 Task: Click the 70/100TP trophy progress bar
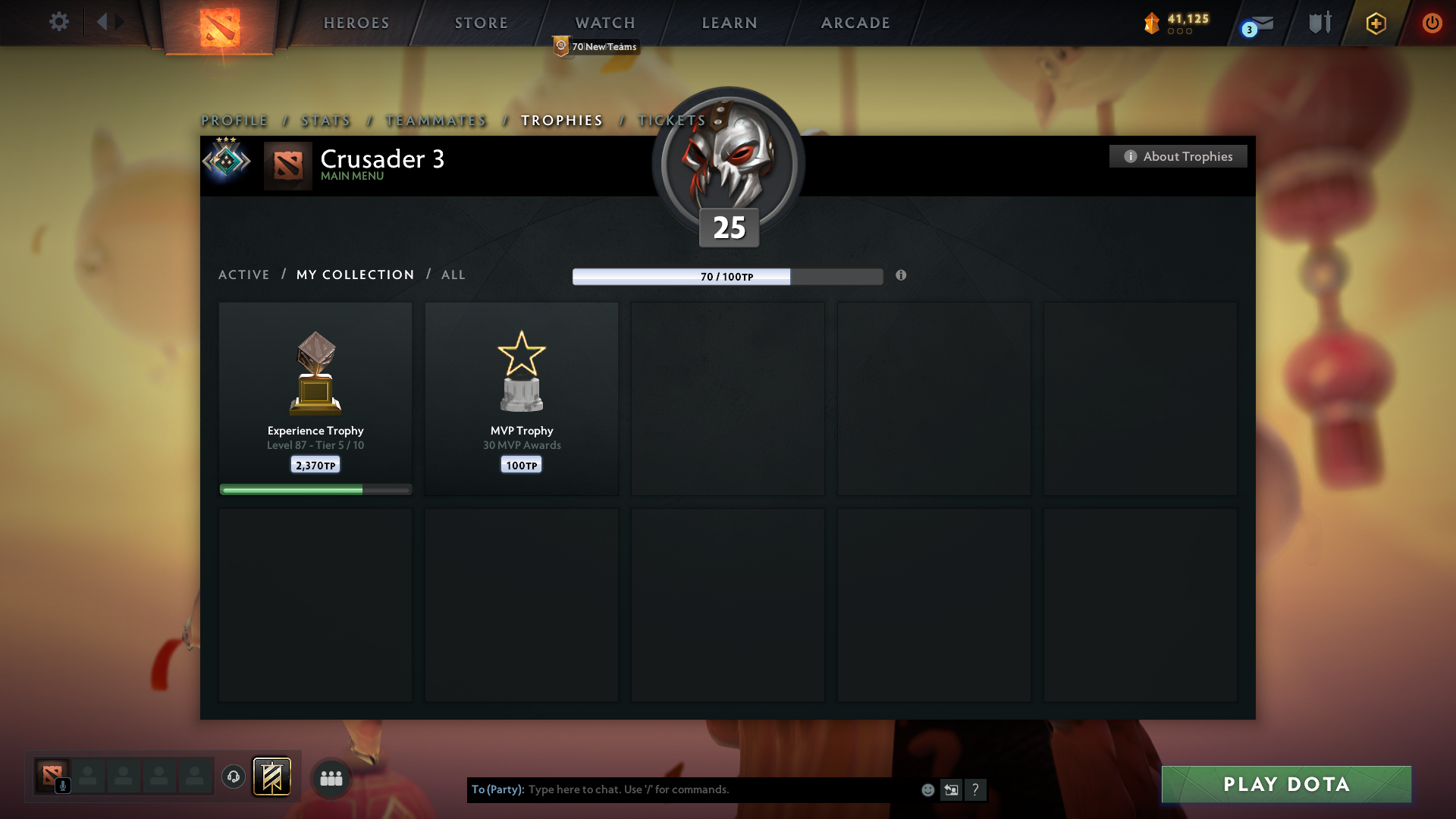[727, 276]
